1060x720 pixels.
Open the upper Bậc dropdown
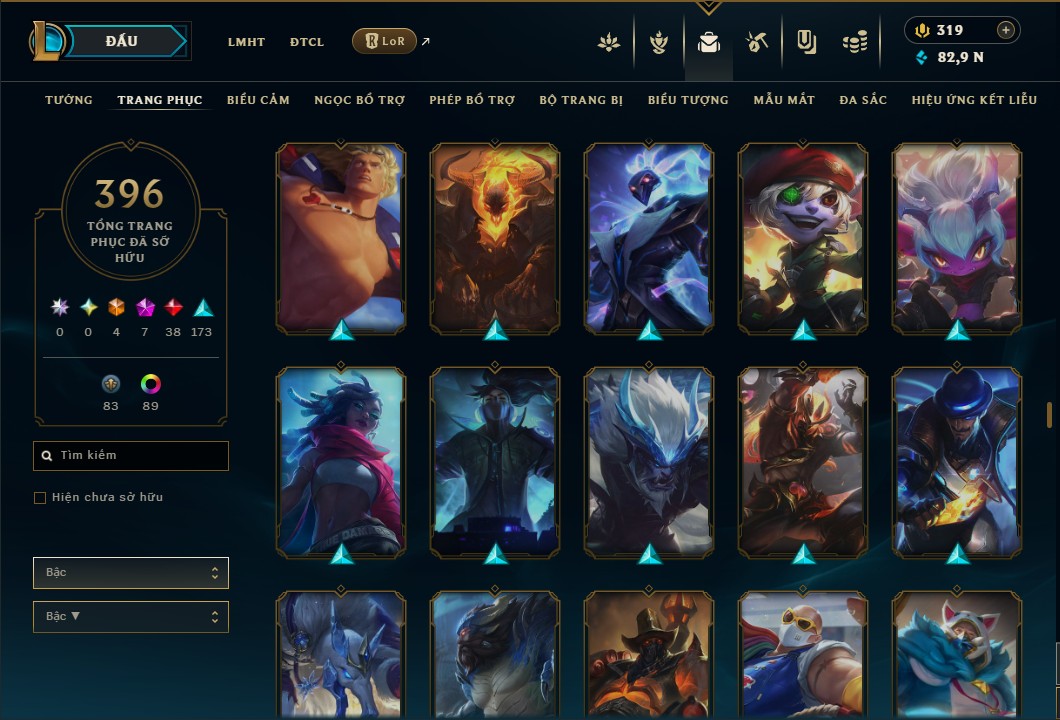coord(131,573)
